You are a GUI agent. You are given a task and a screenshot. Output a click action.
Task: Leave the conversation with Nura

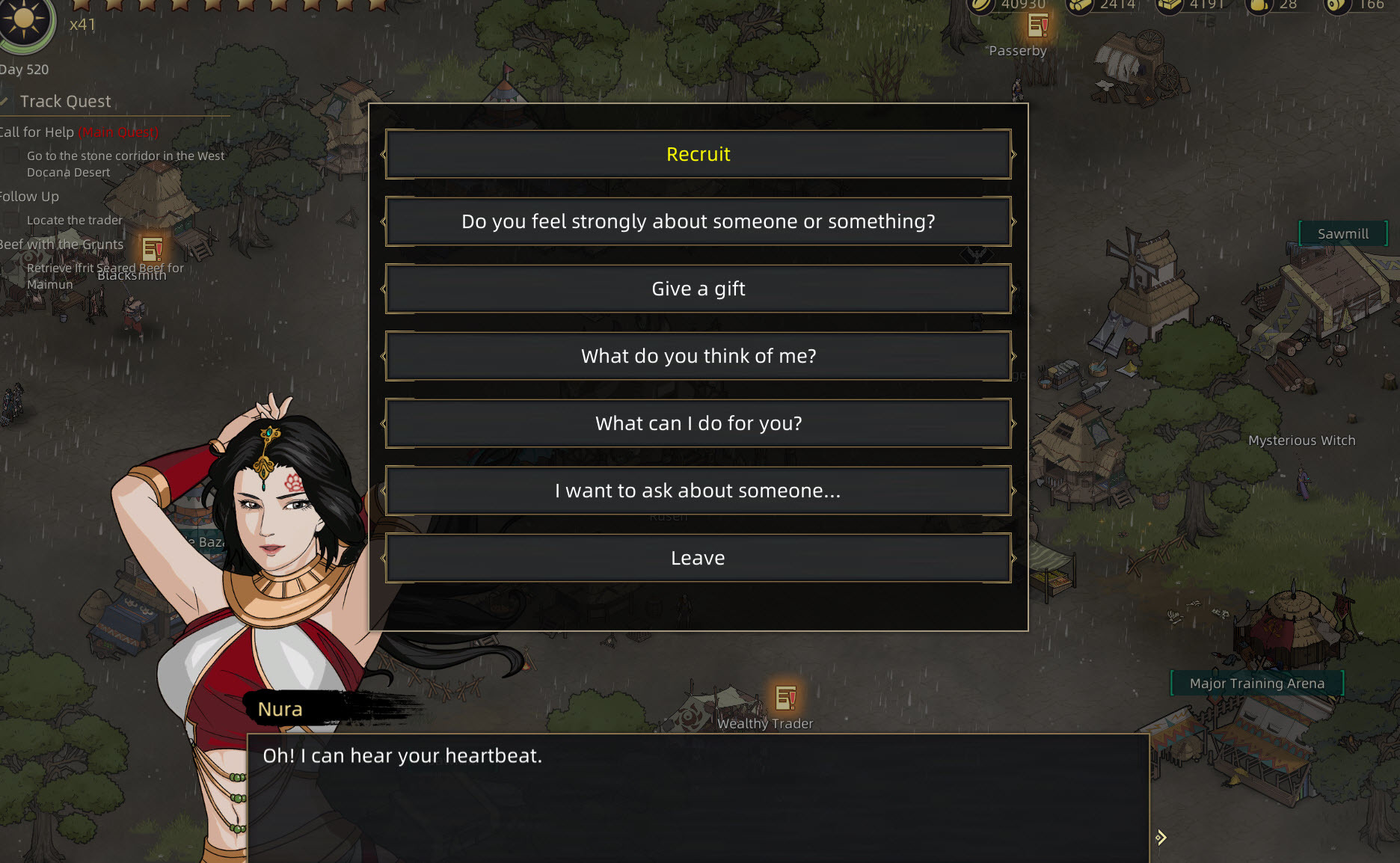click(698, 559)
